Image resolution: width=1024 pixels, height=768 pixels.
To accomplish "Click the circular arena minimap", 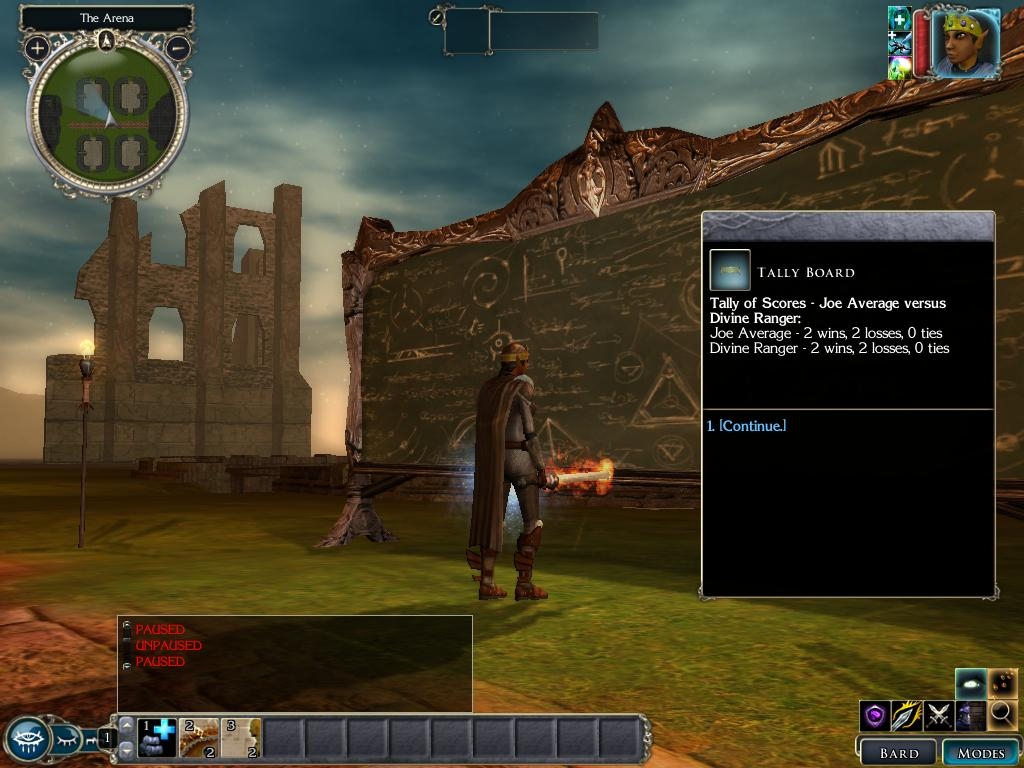I will (x=107, y=115).
